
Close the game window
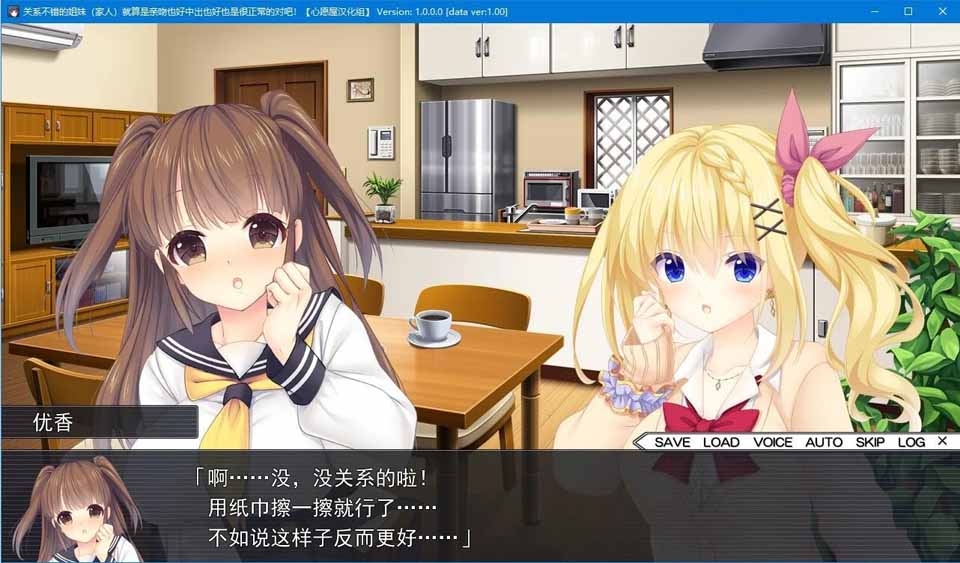[941, 11]
